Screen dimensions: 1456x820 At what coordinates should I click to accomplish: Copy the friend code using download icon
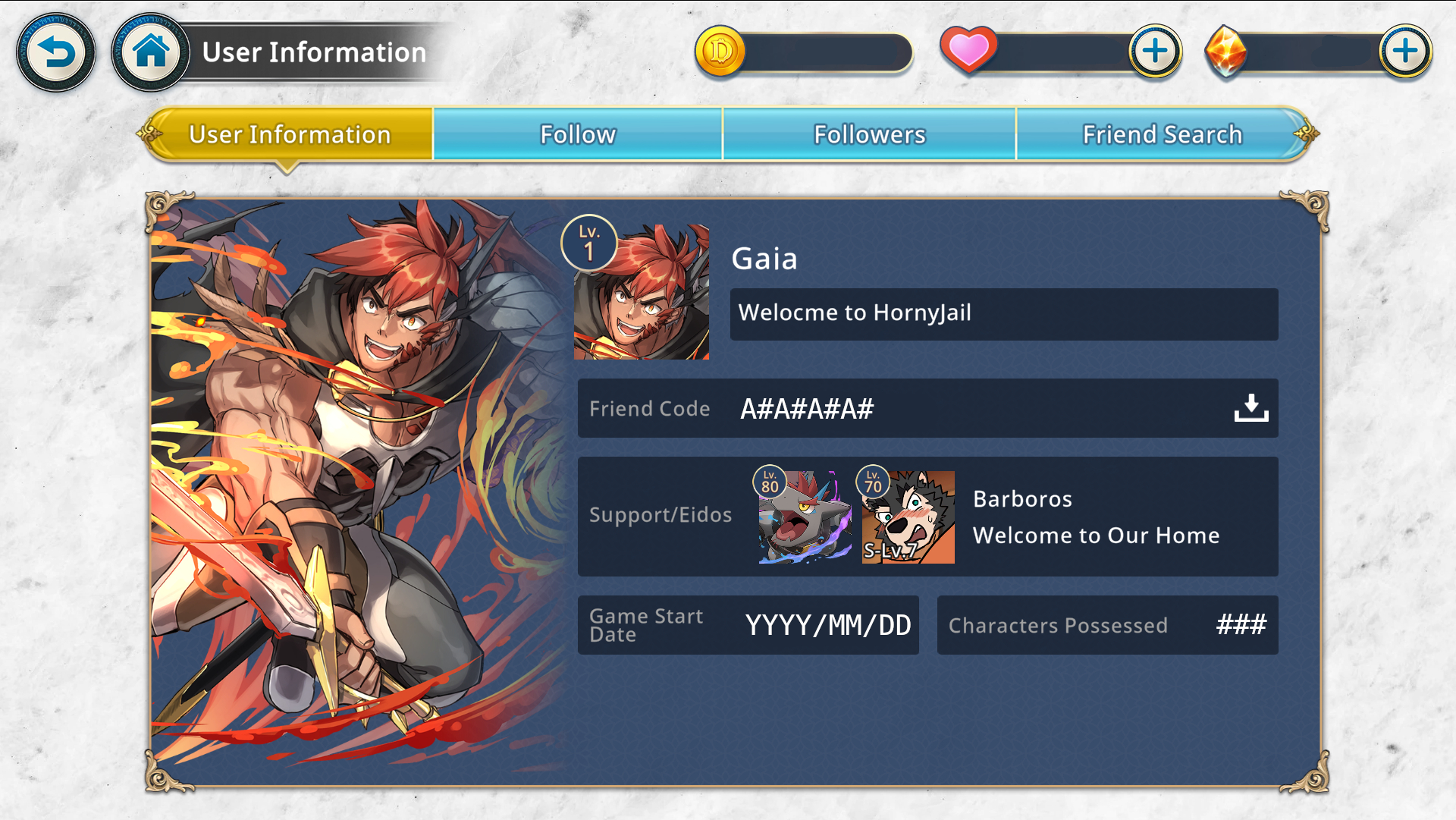[x=1250, y=408]
